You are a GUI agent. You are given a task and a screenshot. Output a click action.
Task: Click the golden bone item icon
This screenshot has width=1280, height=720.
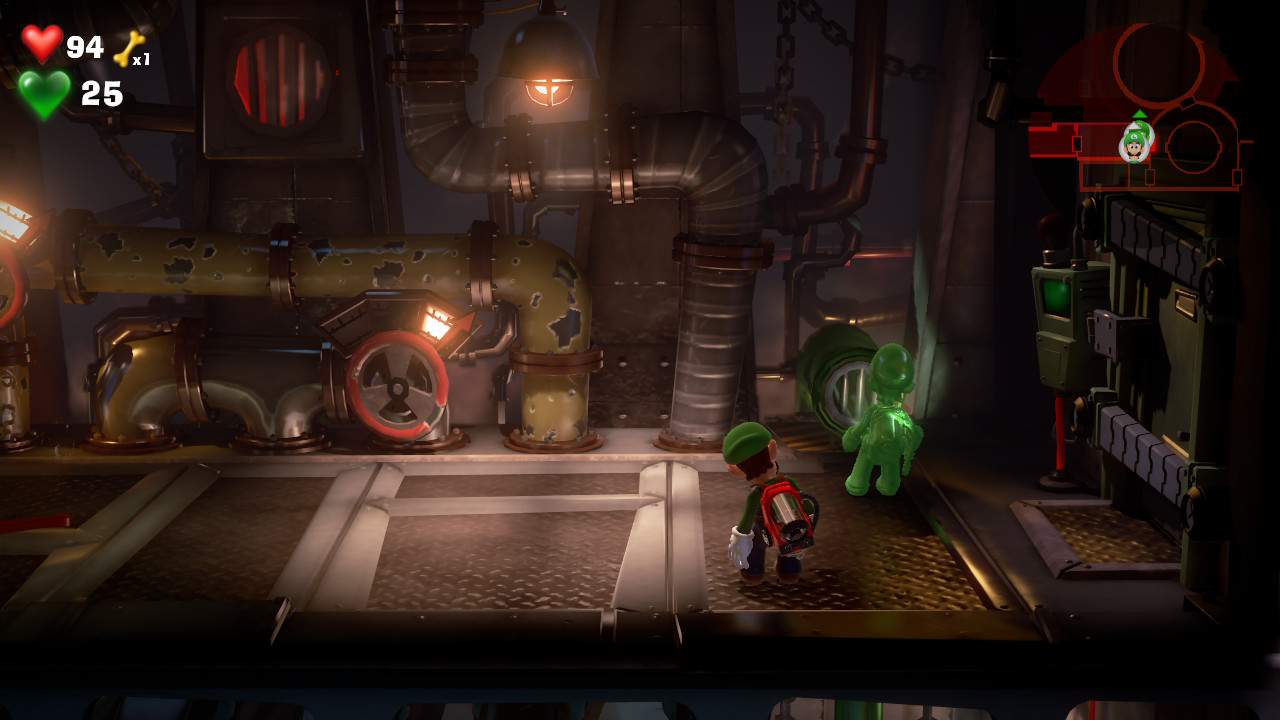tap(128, 48)
